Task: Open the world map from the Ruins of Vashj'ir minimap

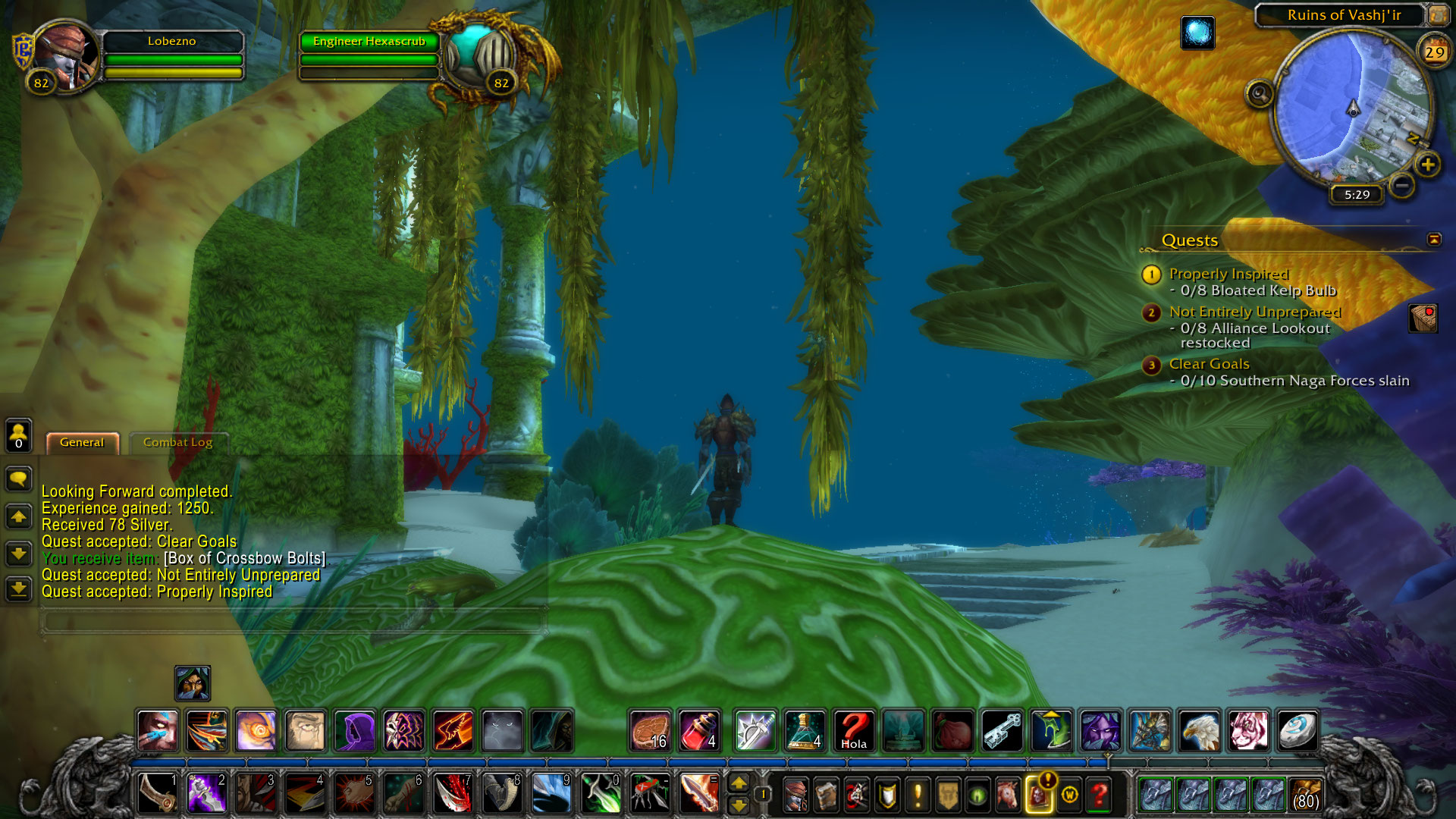Action: tap(1437, 14)
